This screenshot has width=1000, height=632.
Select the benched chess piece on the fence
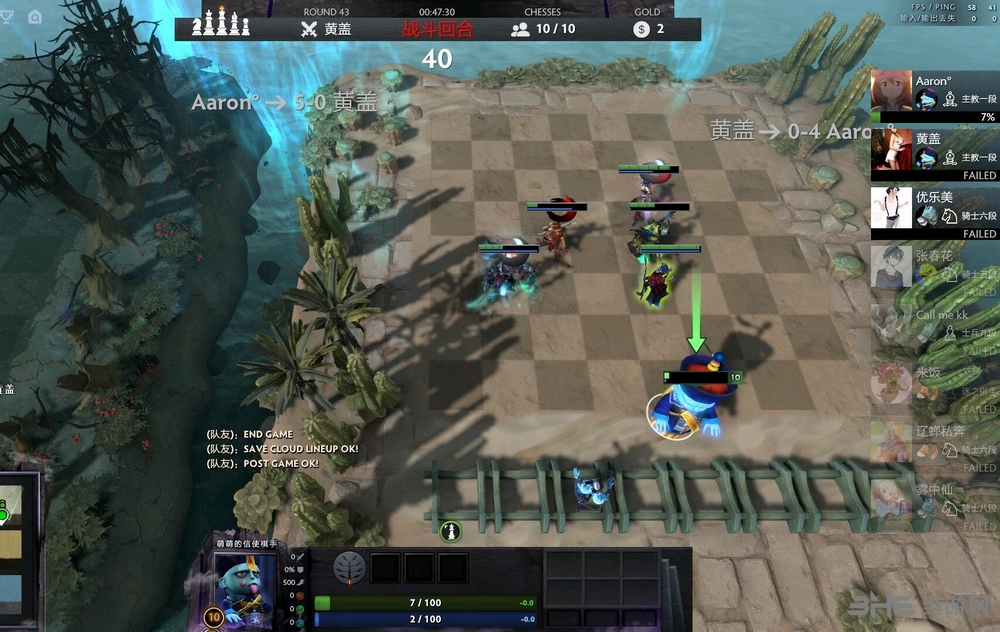coord(591,489)
